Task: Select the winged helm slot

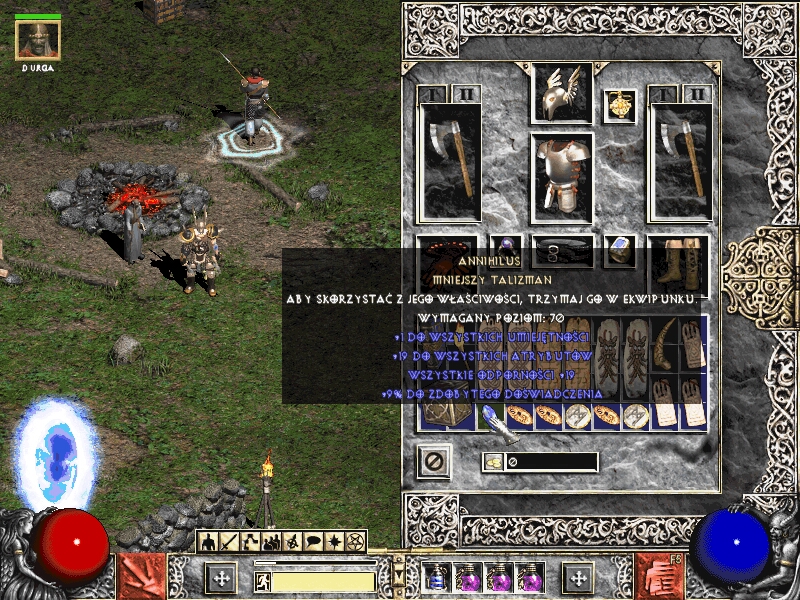Action: coord(561,94)
